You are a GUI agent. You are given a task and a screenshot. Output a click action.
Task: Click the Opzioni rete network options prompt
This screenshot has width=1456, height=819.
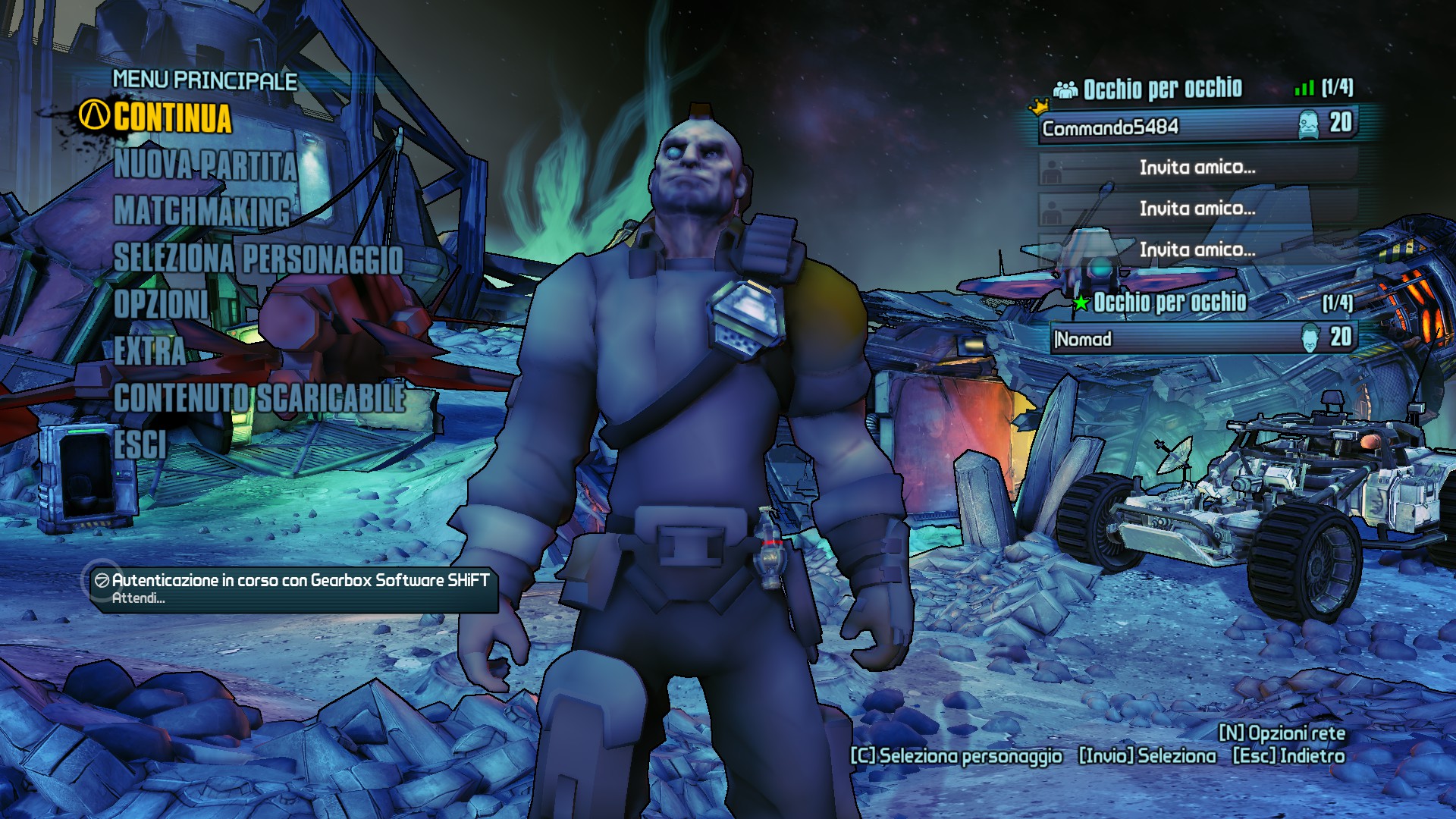[1282, 733]
